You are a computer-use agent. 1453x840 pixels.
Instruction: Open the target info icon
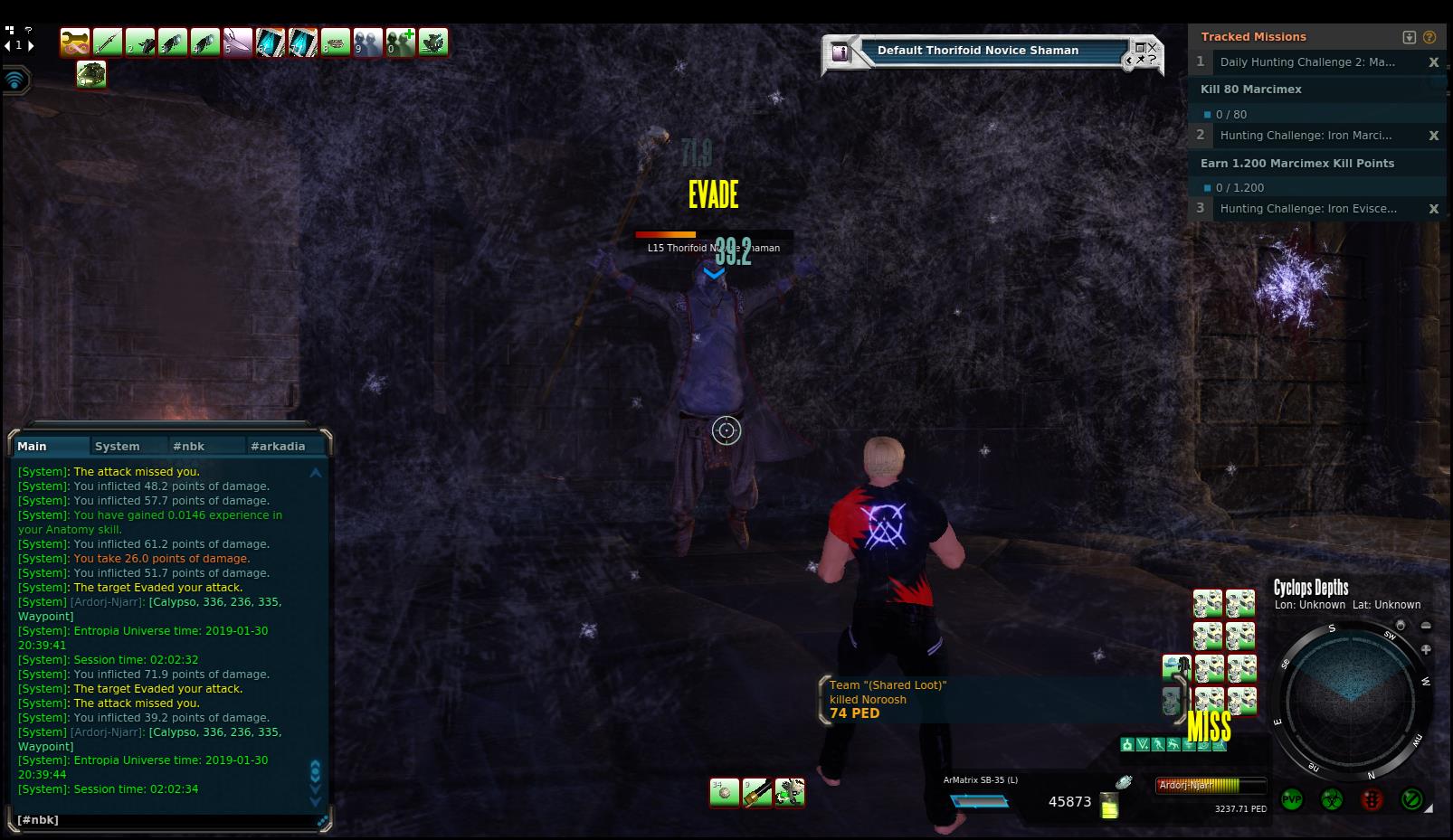[840, 52]
